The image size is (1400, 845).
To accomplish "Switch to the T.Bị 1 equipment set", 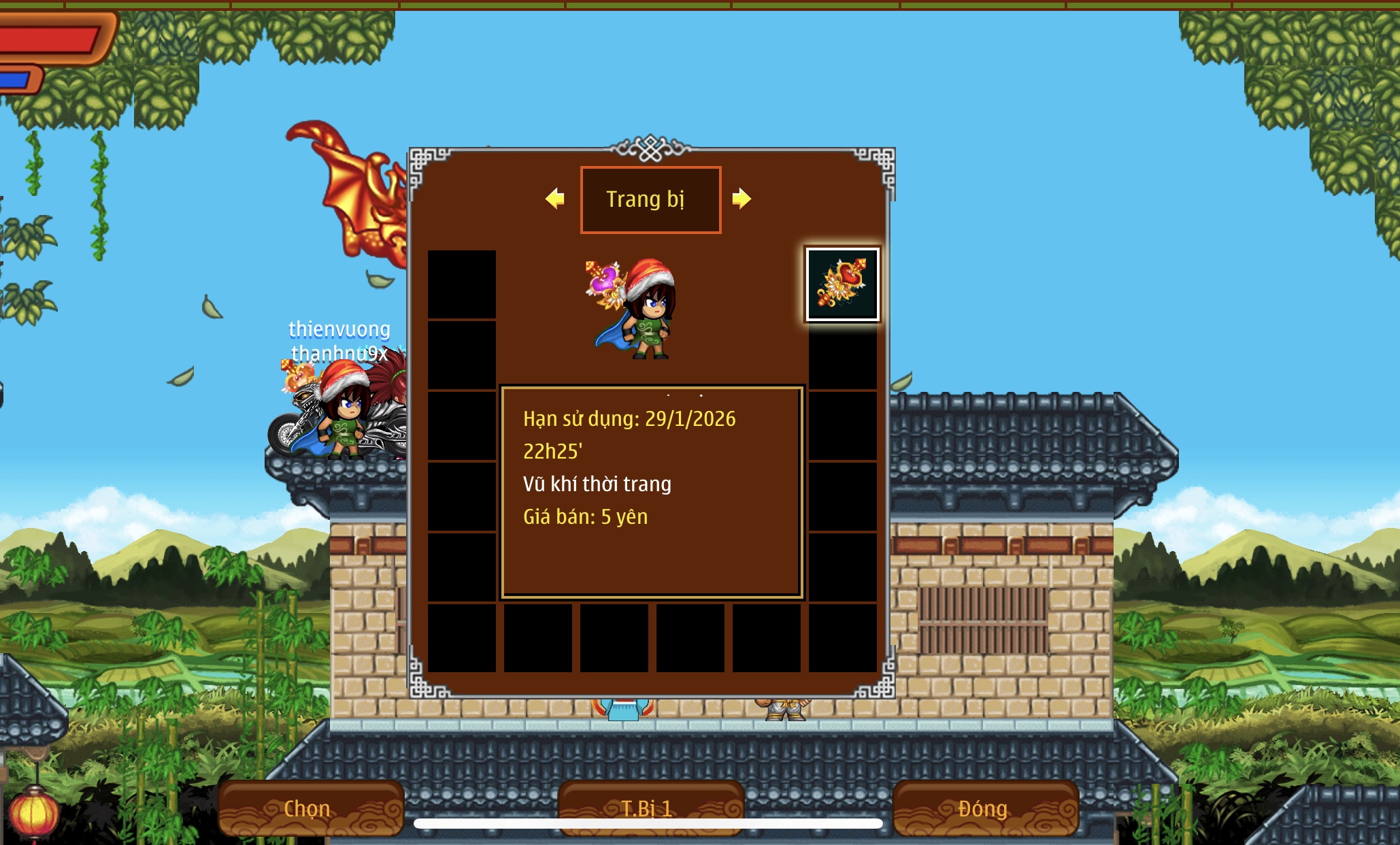I will click(x=649, y=807).
